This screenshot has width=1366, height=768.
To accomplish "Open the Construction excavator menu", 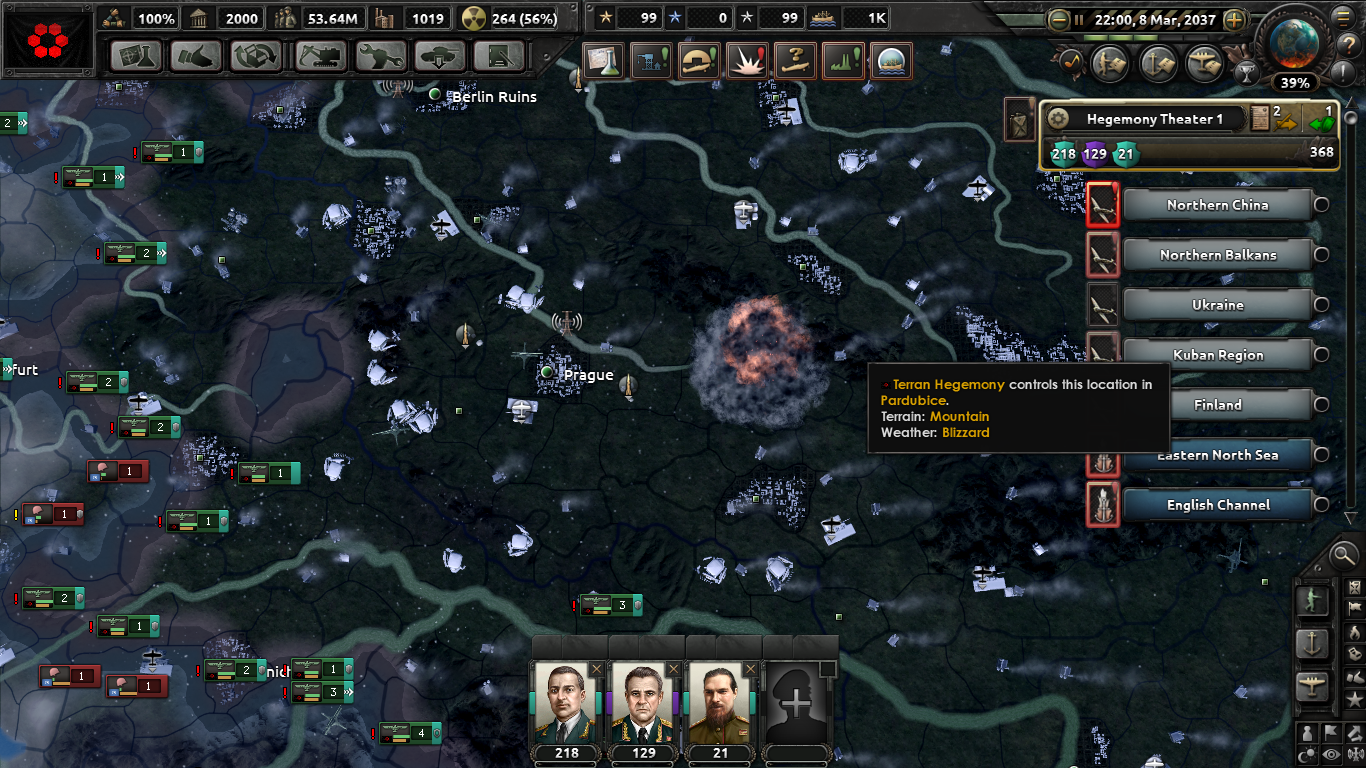I will coord(320,56).
